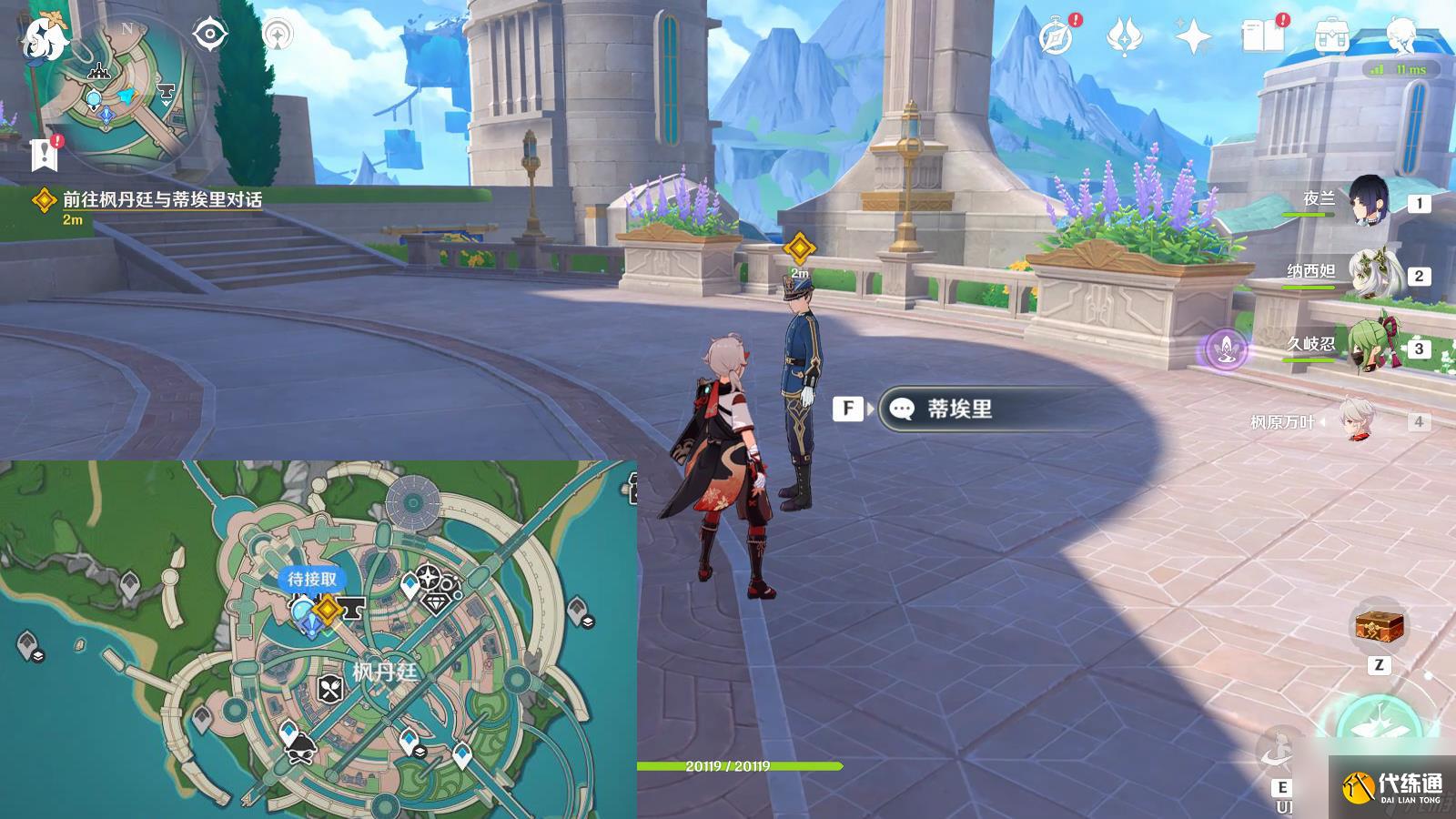The width and height of the screenshot is (1456, 819).
Task: Talk to 蒂埃里 via dialogue prompt
Action: click(959, 409)
